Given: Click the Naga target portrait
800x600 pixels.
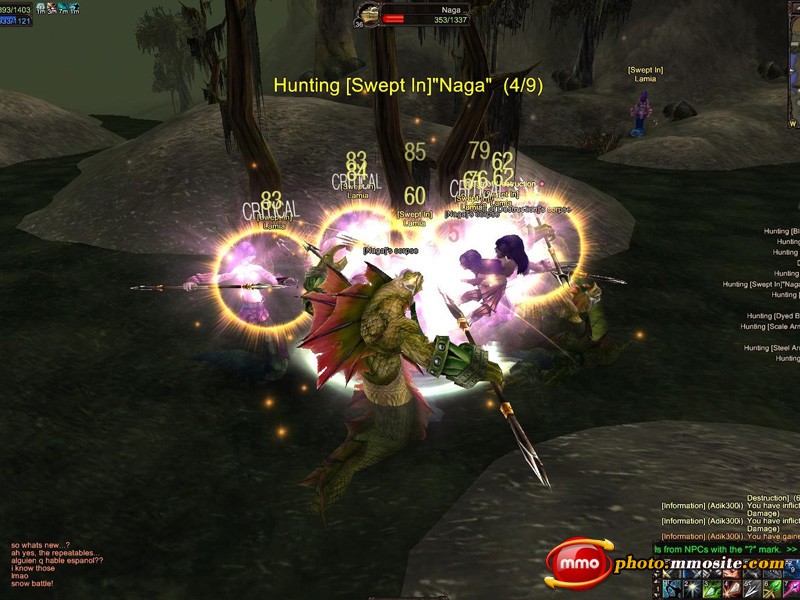Looking at the screenshot, I should coord(369,15).
